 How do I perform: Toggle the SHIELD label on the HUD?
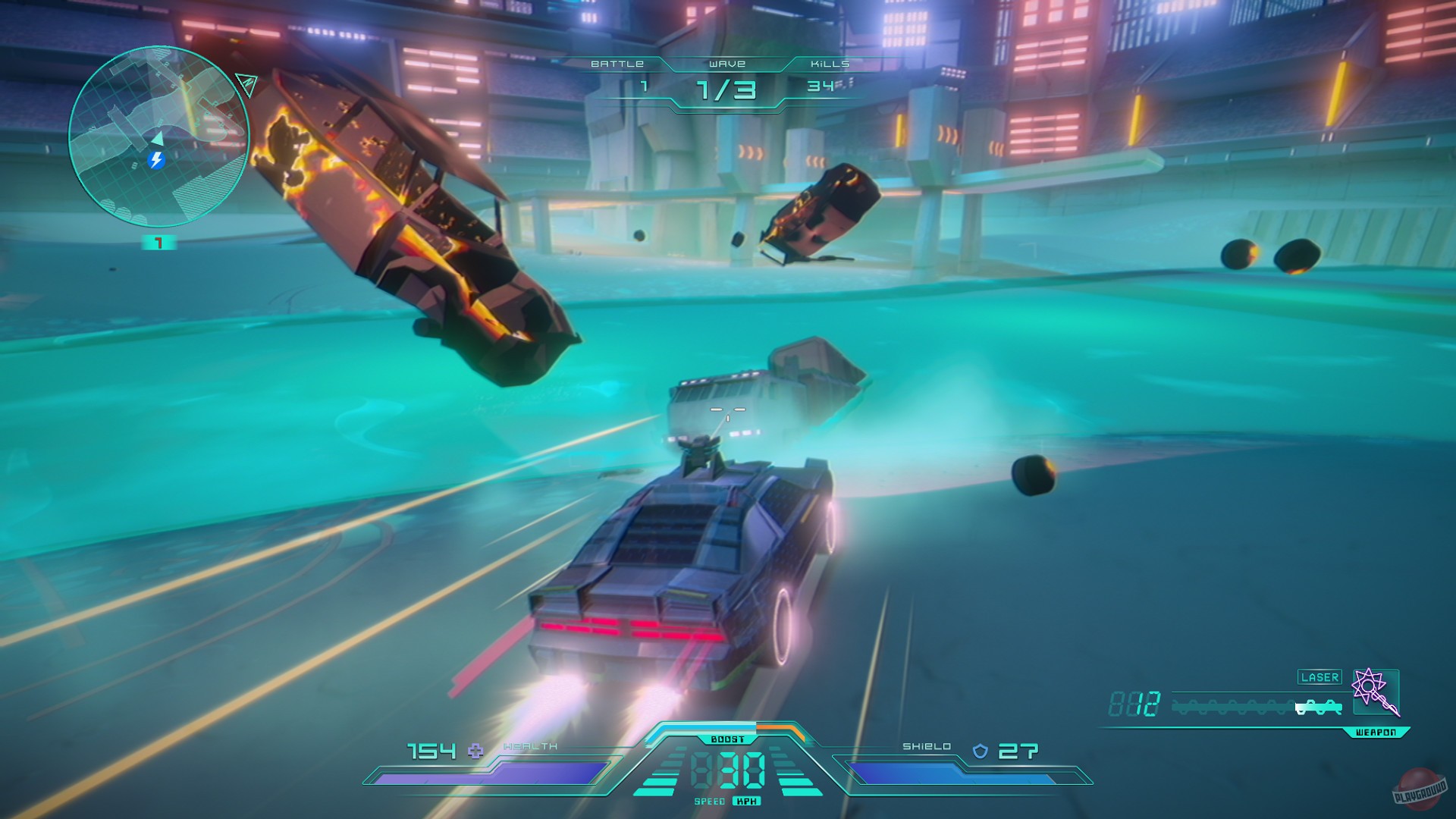[x=927, y=747]
